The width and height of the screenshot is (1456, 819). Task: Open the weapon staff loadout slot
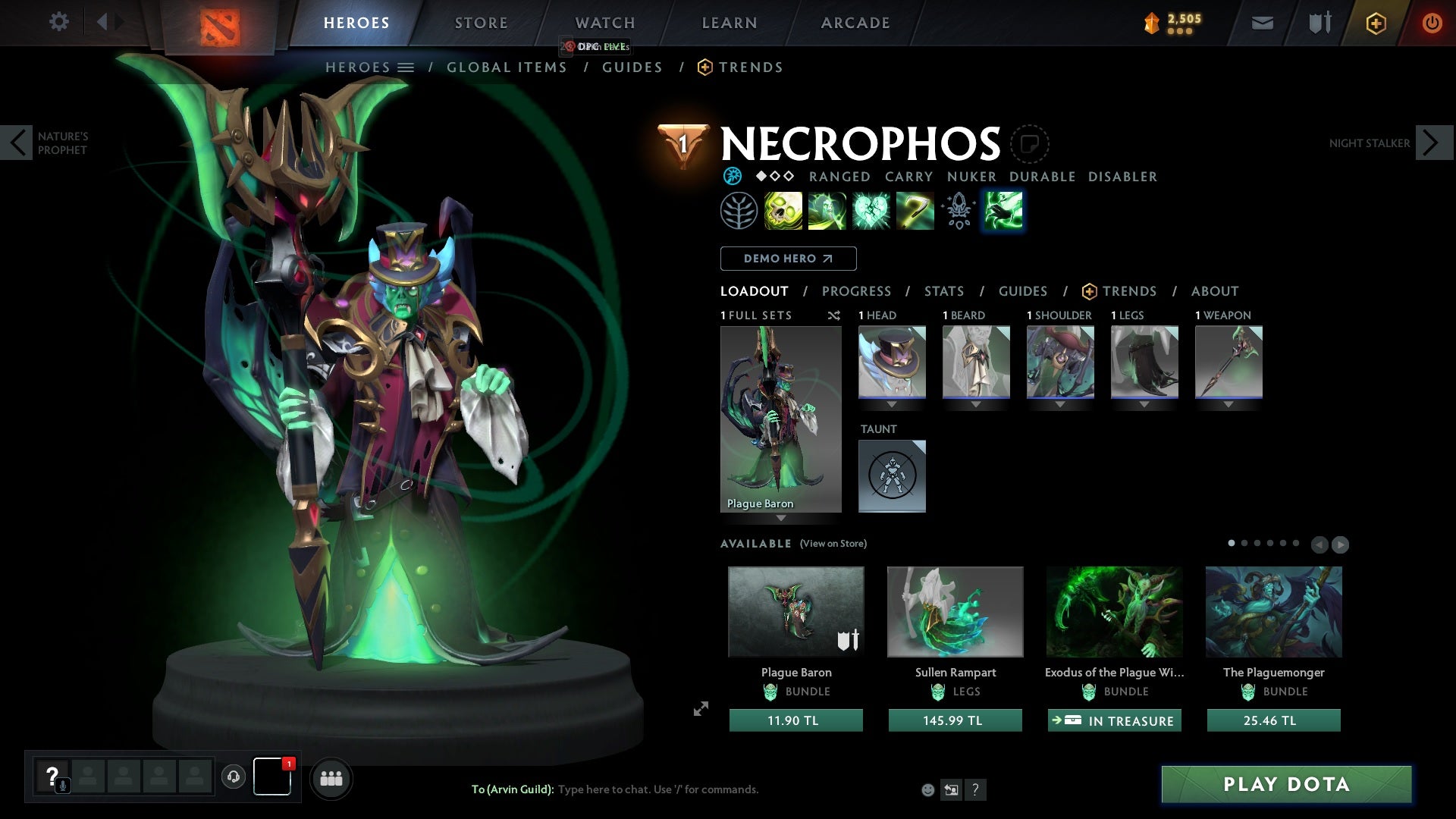coord(1228,362)
